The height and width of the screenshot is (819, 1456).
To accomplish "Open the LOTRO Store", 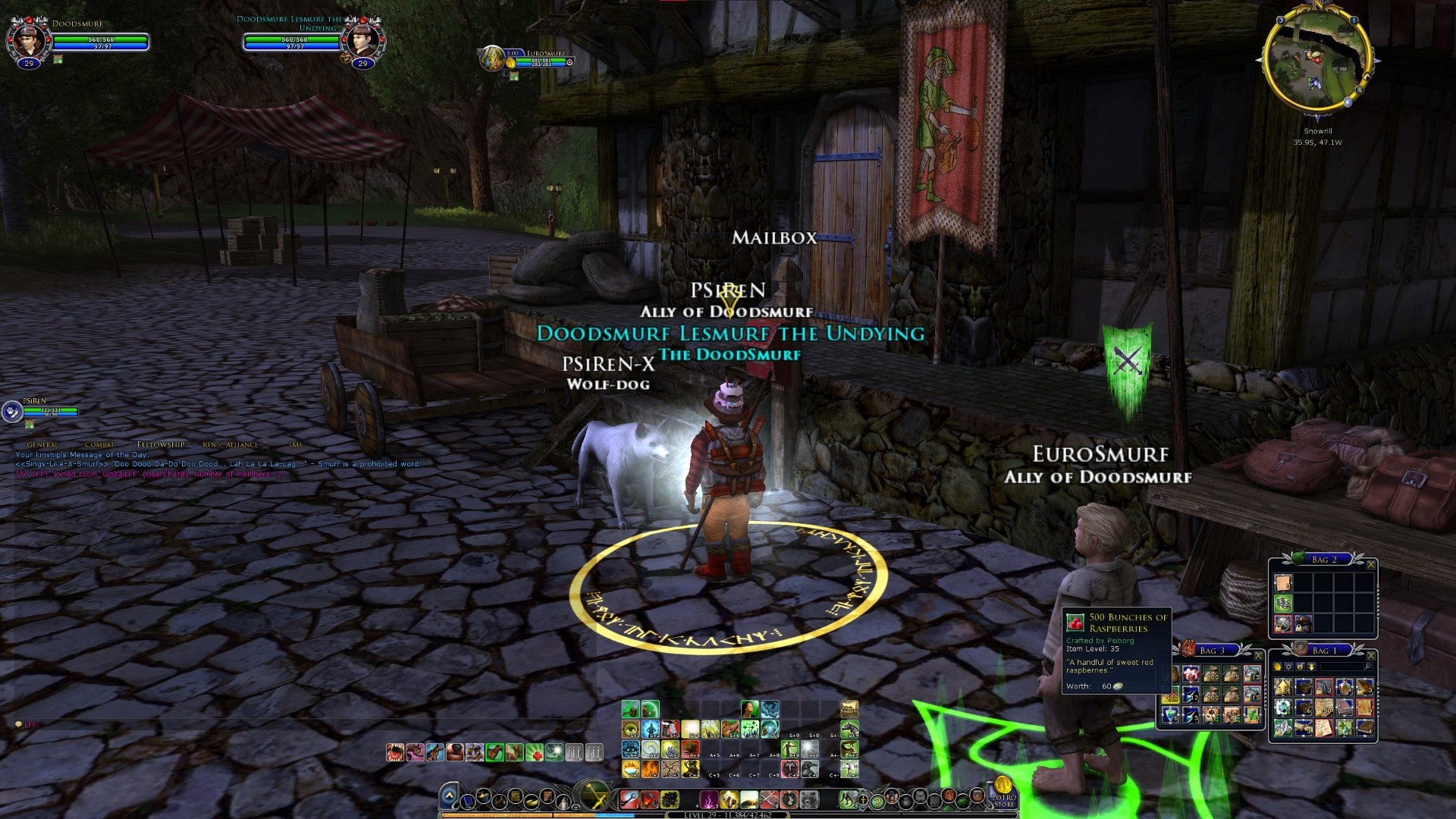I will click(1003, 792).
